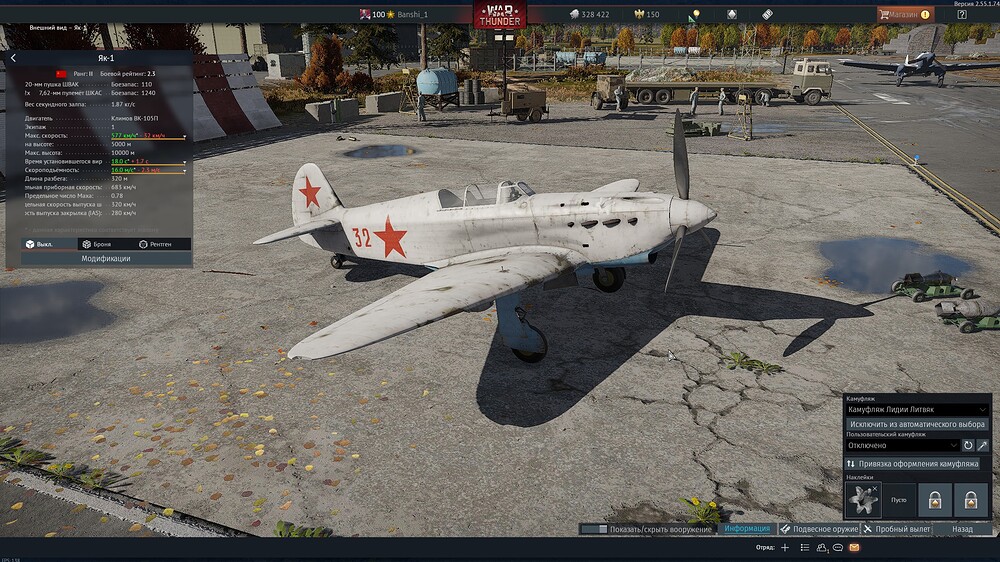The height and width of the screenshot is (562, 1000).
Task: Open Подвесное оружие
Action: [x=818, y=528]
